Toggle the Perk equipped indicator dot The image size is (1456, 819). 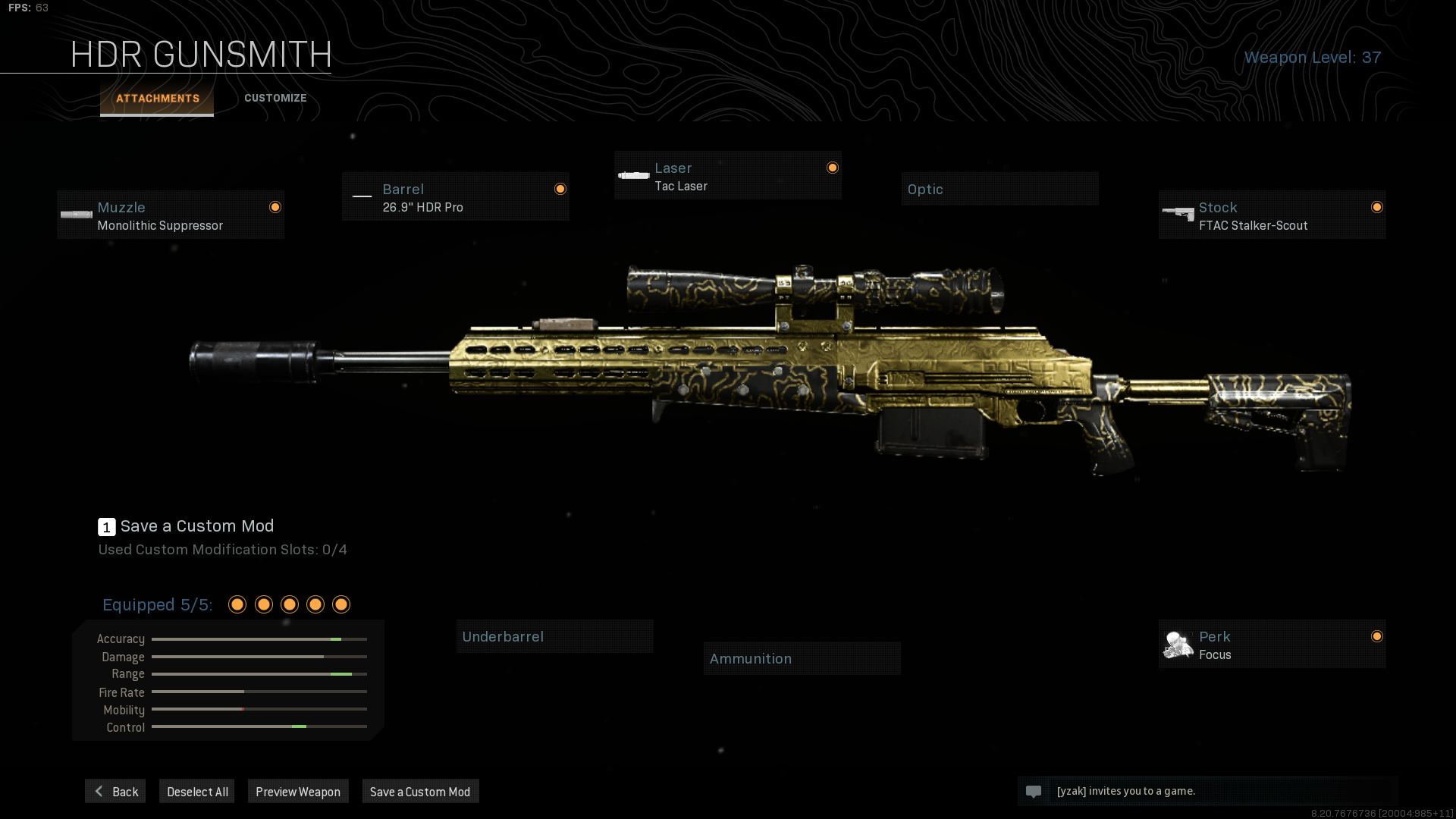tap(1376, 637)
